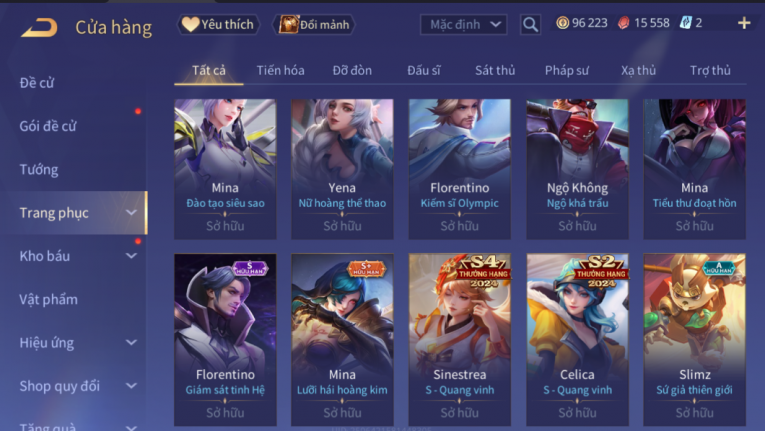765x431 pixels.
Task: Open the Yêu thích favorites list
Action: [x=219, y=24]
